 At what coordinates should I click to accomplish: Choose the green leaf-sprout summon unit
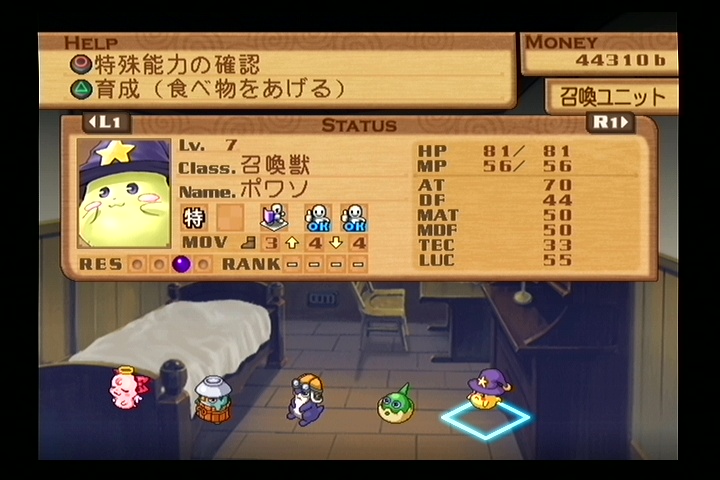(395, 403)
